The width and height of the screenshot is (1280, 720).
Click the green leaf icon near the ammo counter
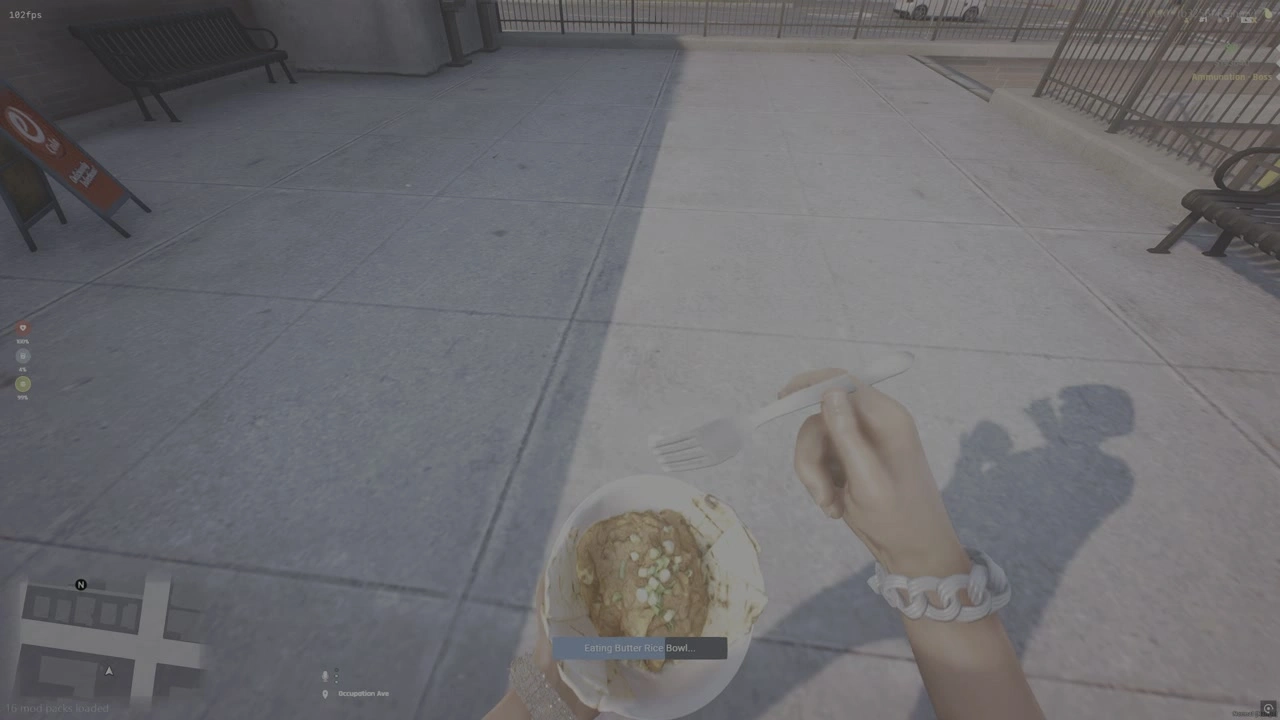point(1268,14)
